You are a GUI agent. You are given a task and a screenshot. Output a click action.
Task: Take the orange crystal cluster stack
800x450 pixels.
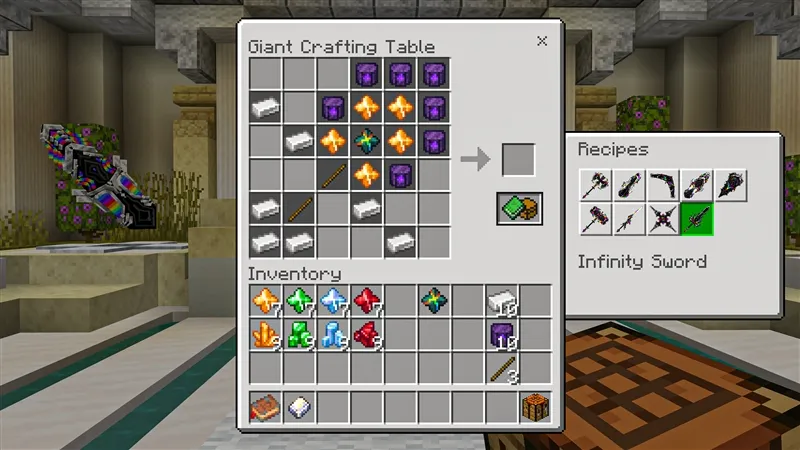tap(265, 335)
